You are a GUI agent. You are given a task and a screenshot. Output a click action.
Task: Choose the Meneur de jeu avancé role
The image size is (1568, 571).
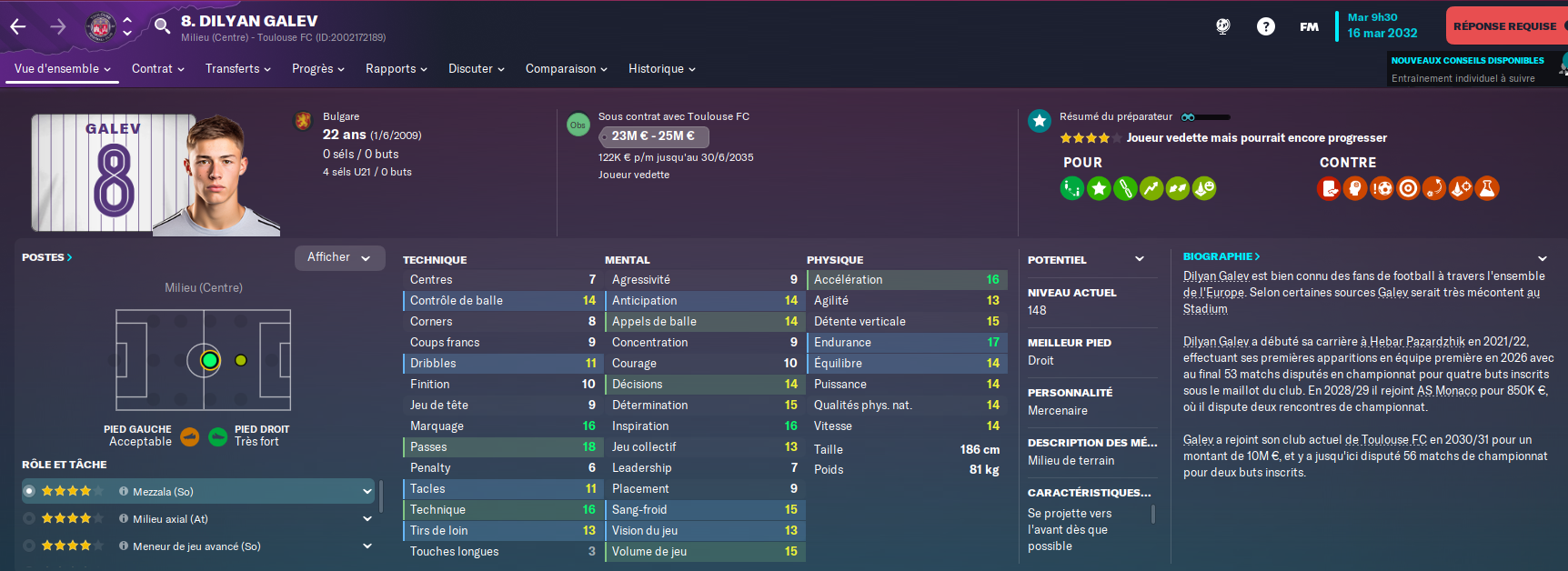coord(196,546)
